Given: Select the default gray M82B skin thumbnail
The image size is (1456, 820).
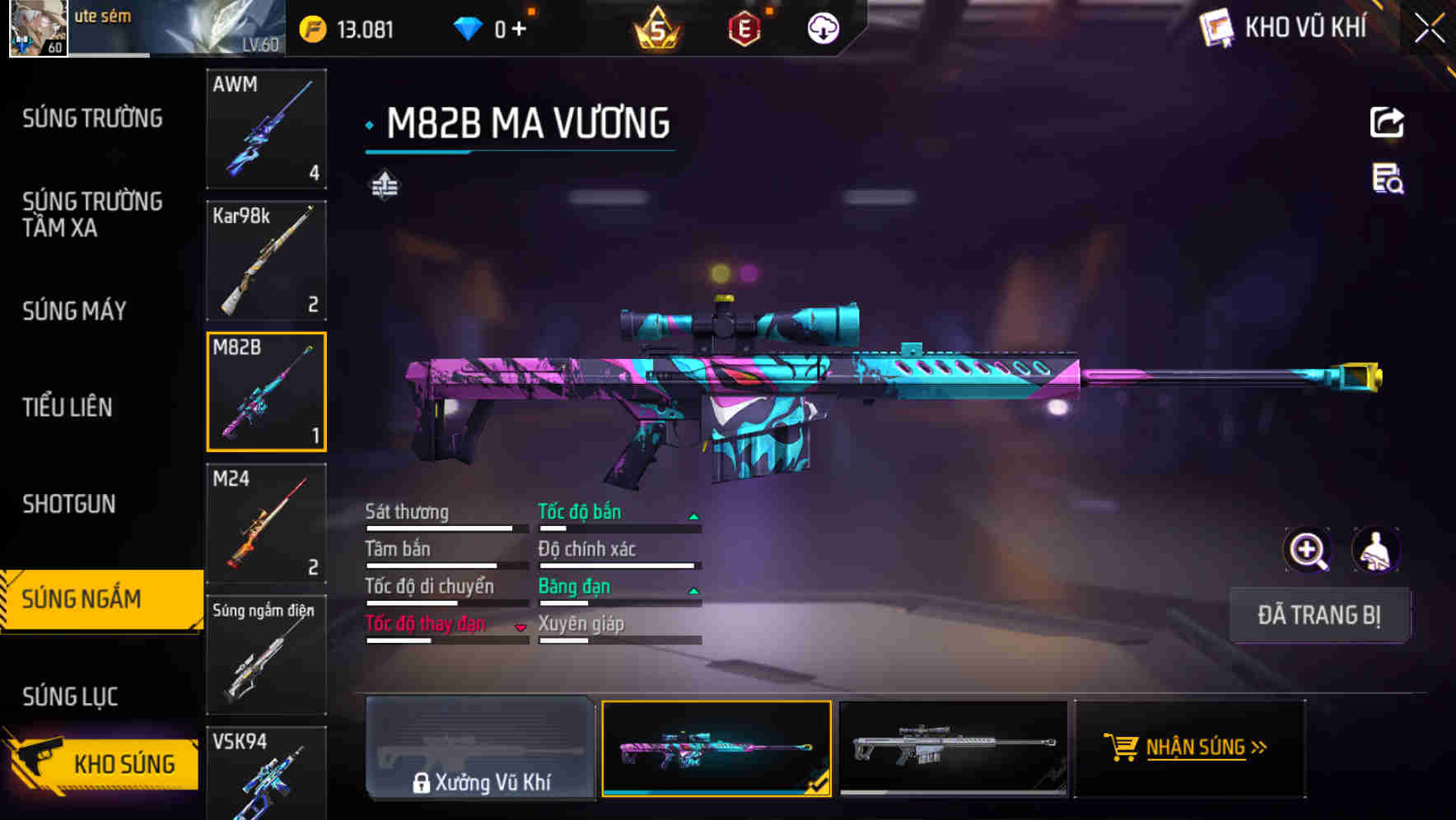Looking at the screenshot, I should pyautogui.click(x=954, y=748).
